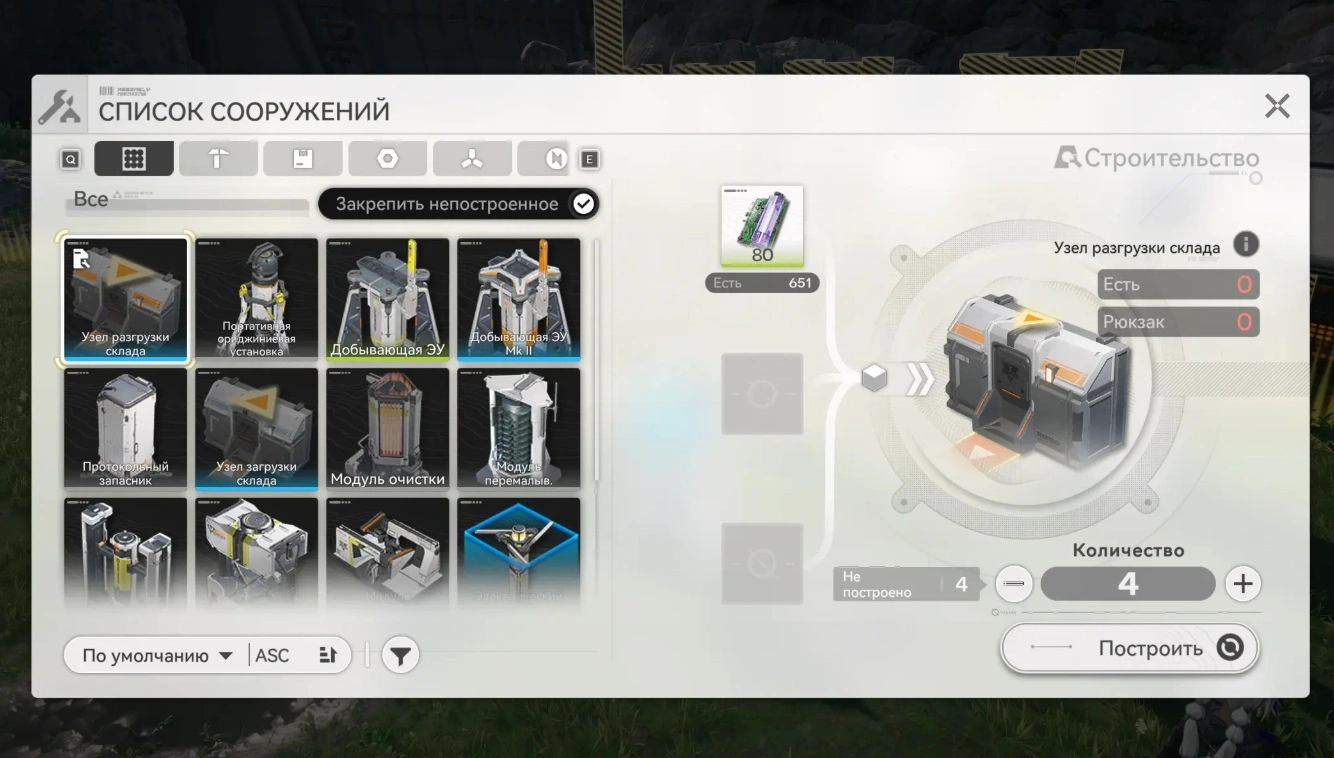Viewport: 1334px width, 758px height.
Task: Switch to the floppy disk category tab
Action: 302,159
